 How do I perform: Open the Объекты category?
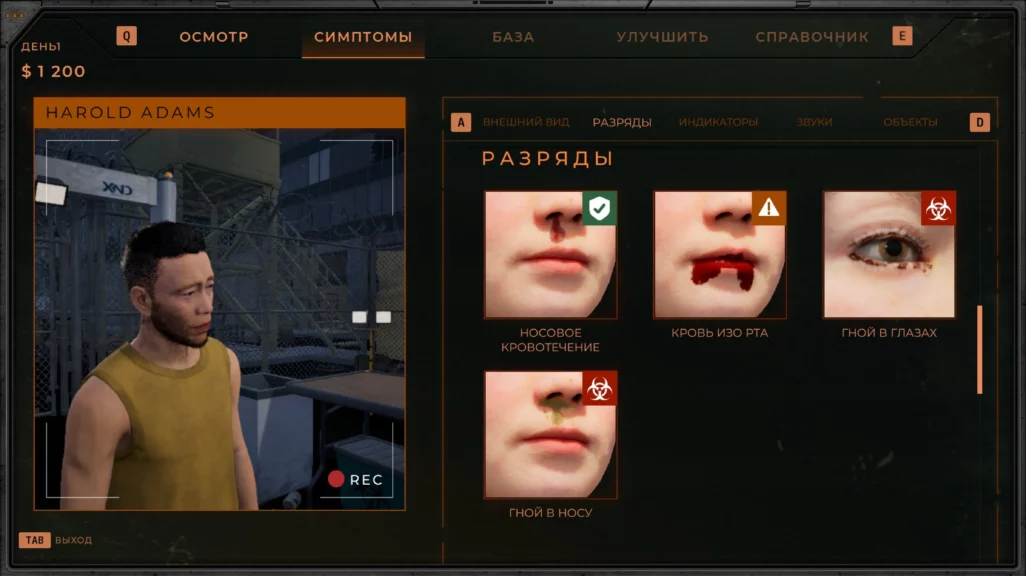tap(910, 122)
